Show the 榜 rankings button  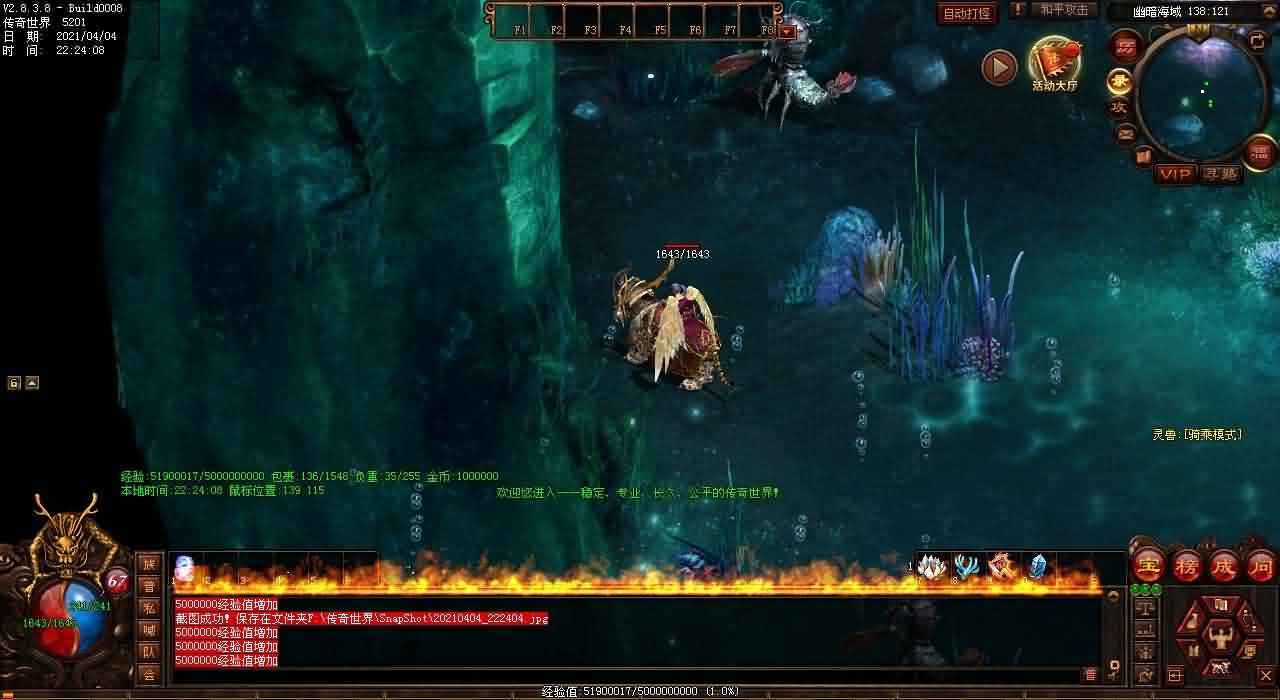point(1187,566)
